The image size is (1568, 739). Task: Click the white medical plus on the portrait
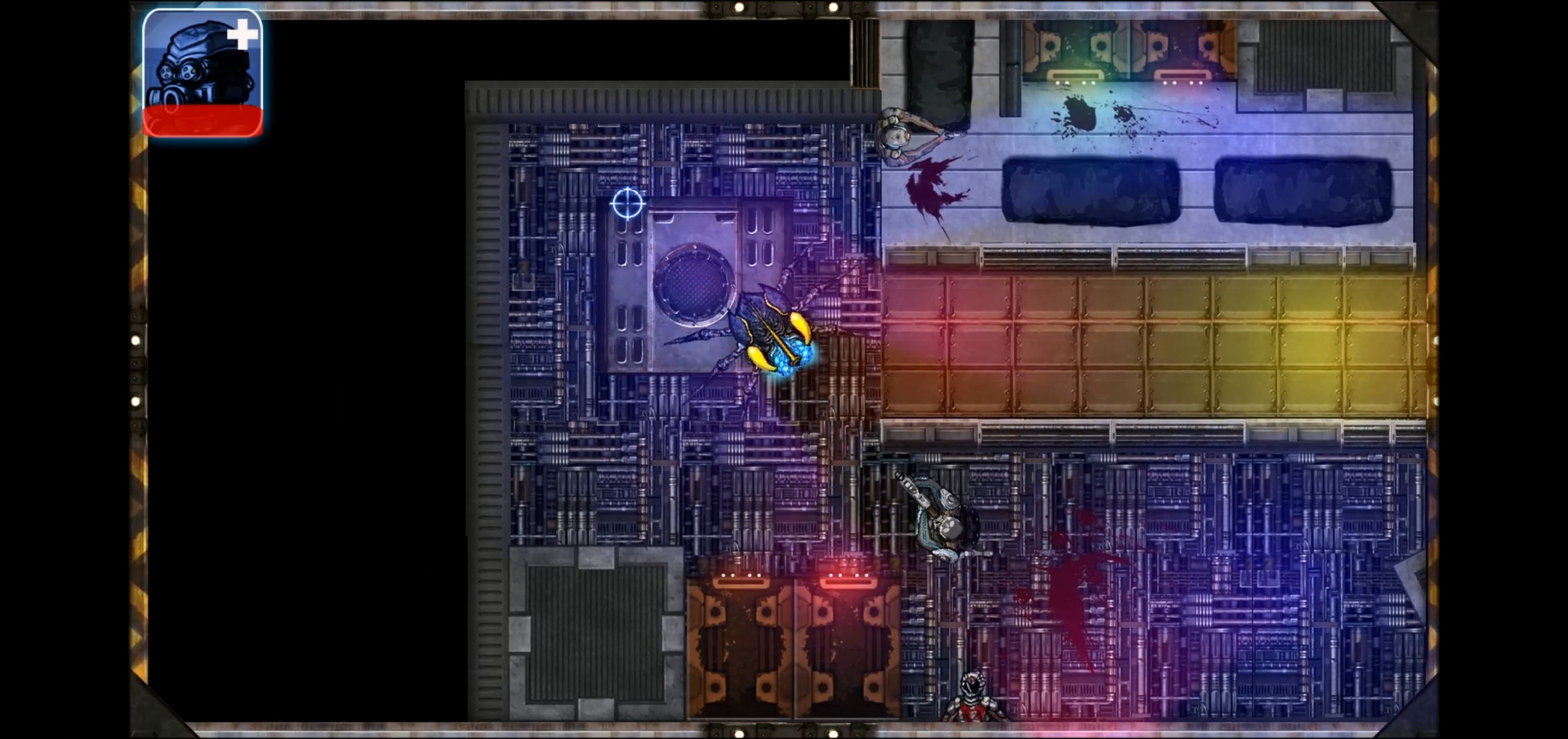click(x=245, y=33)
